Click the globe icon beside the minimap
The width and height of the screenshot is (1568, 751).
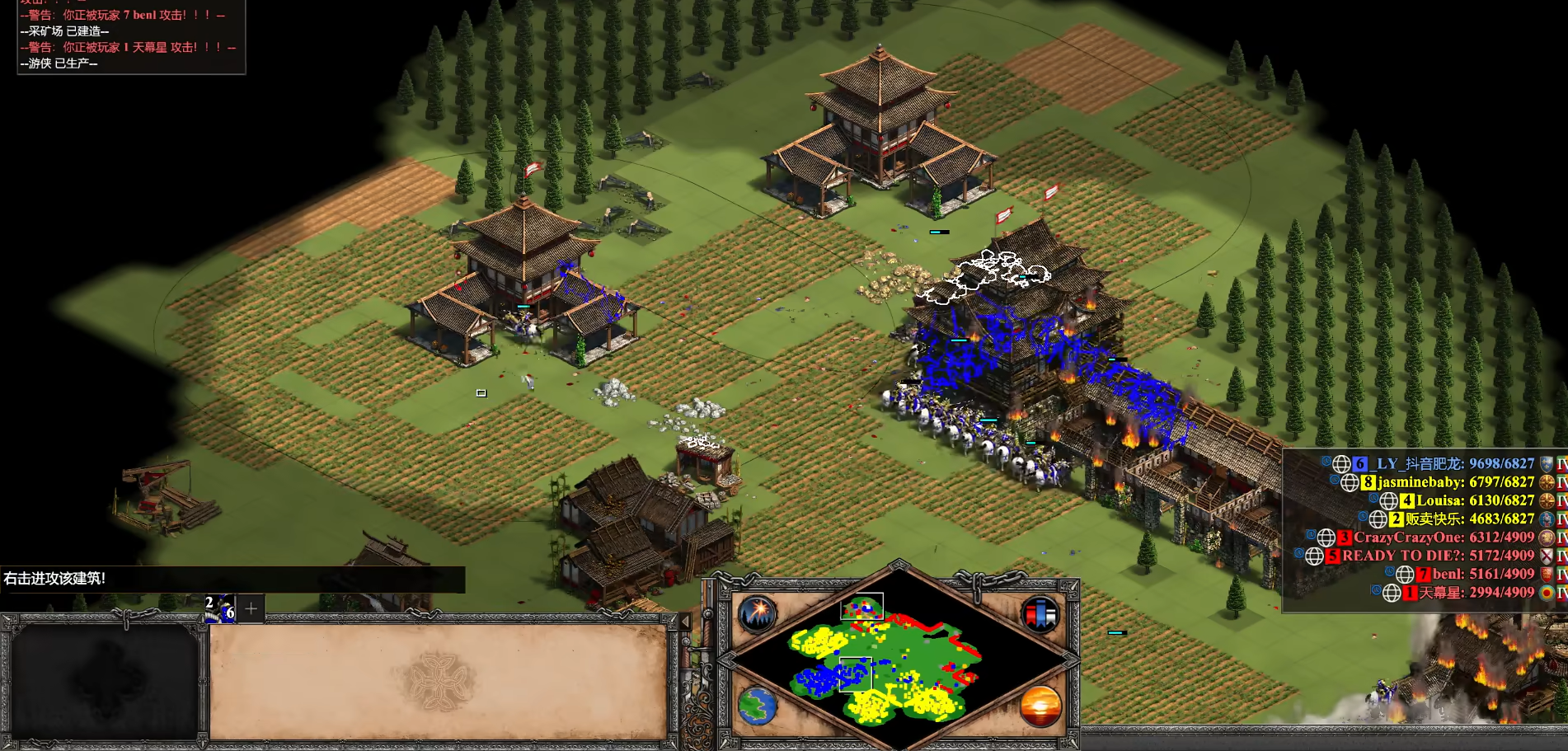[757, 706]
